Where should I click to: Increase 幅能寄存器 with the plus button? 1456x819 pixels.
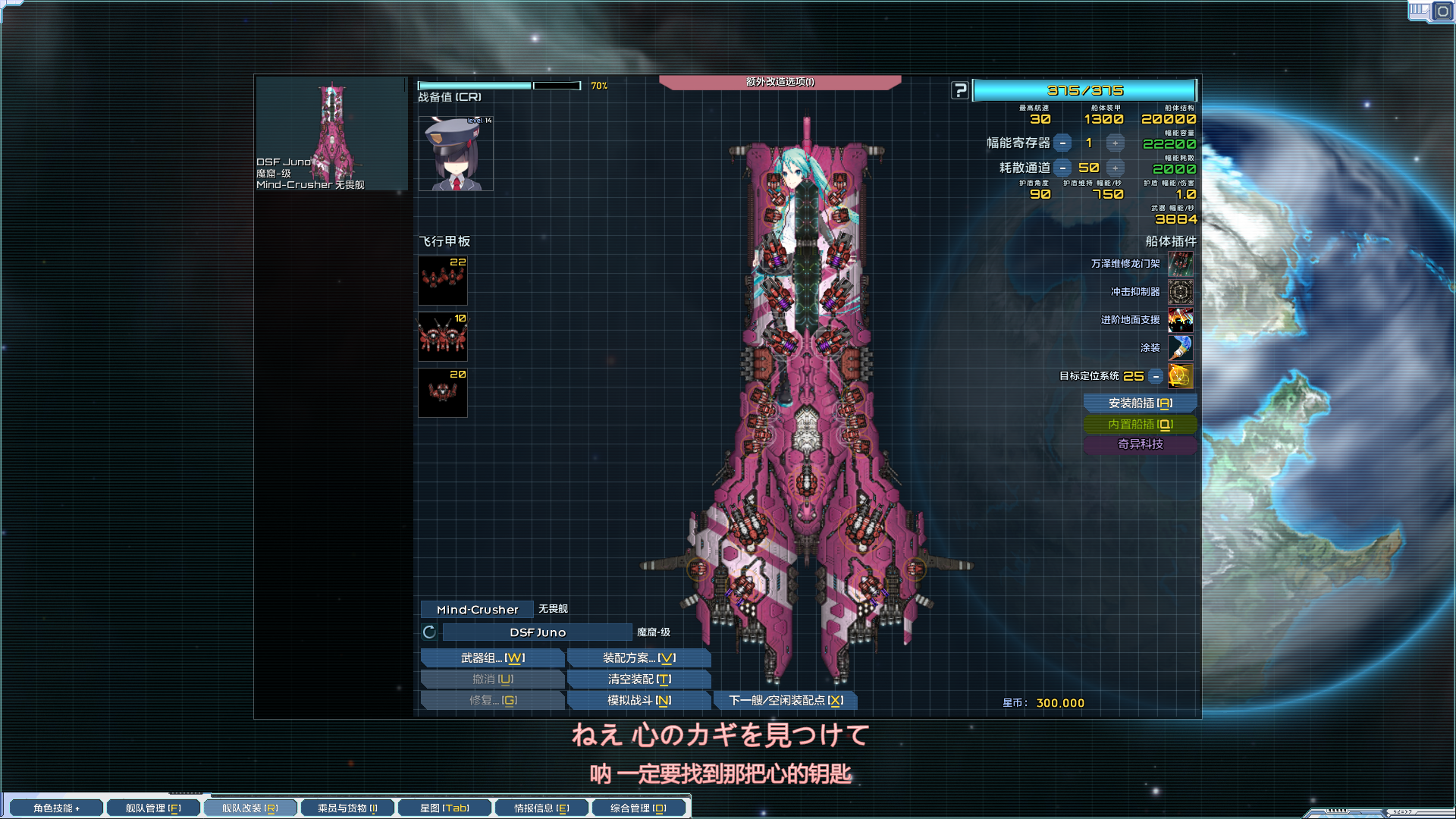pos(1114,143)
